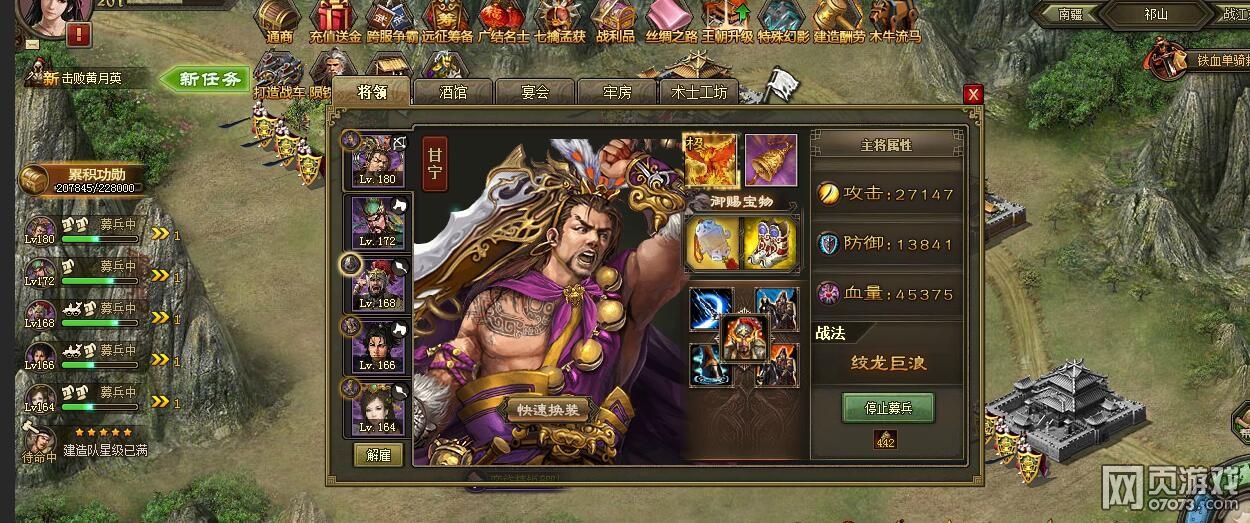Open the 通商 trade icon

point(280,20)
